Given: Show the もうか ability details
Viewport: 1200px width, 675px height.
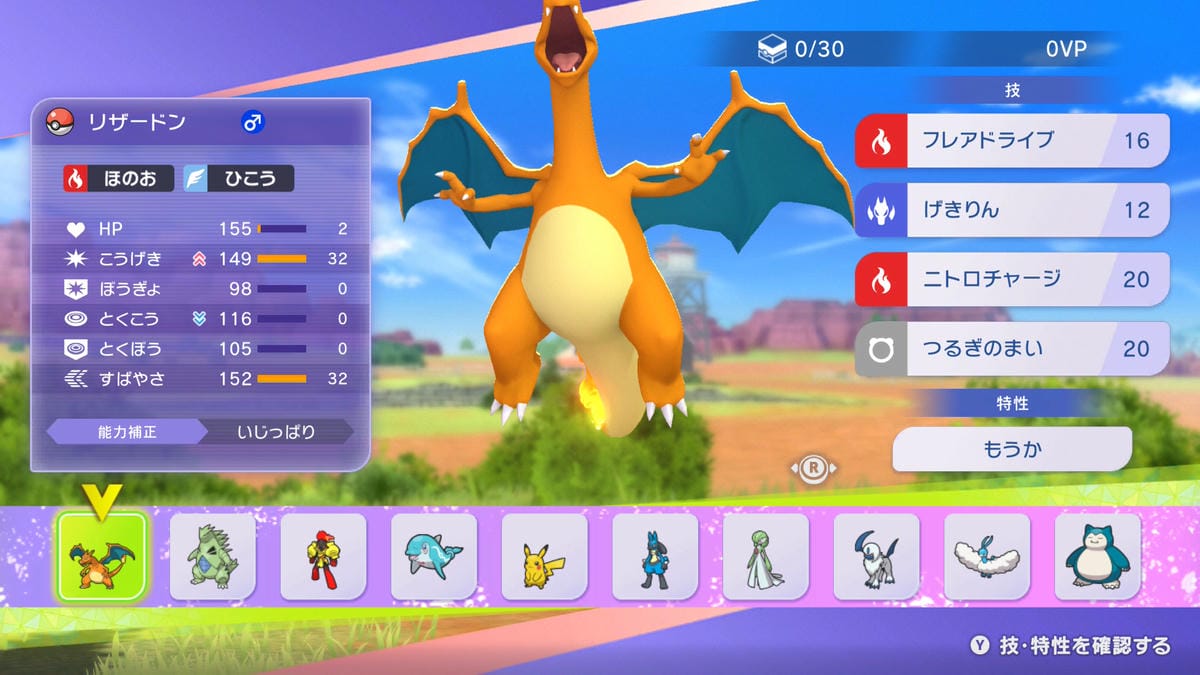Looking at the screenshot, I should (1012, 449).
